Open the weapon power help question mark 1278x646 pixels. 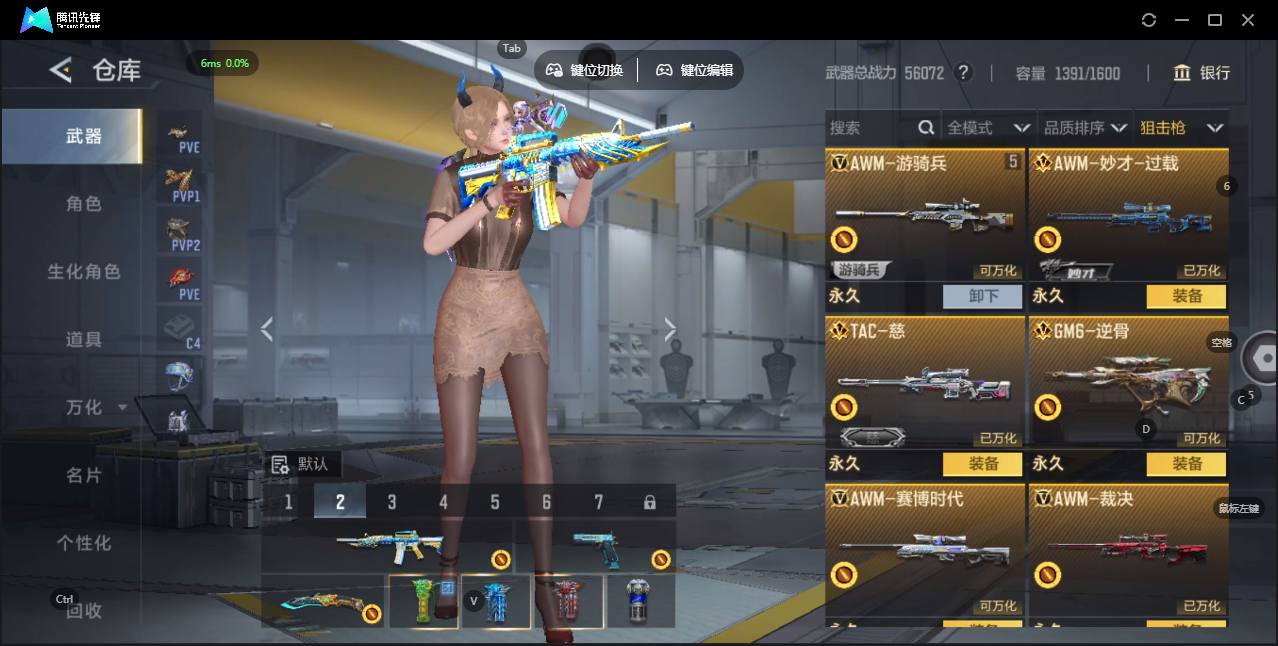point(963,73)
